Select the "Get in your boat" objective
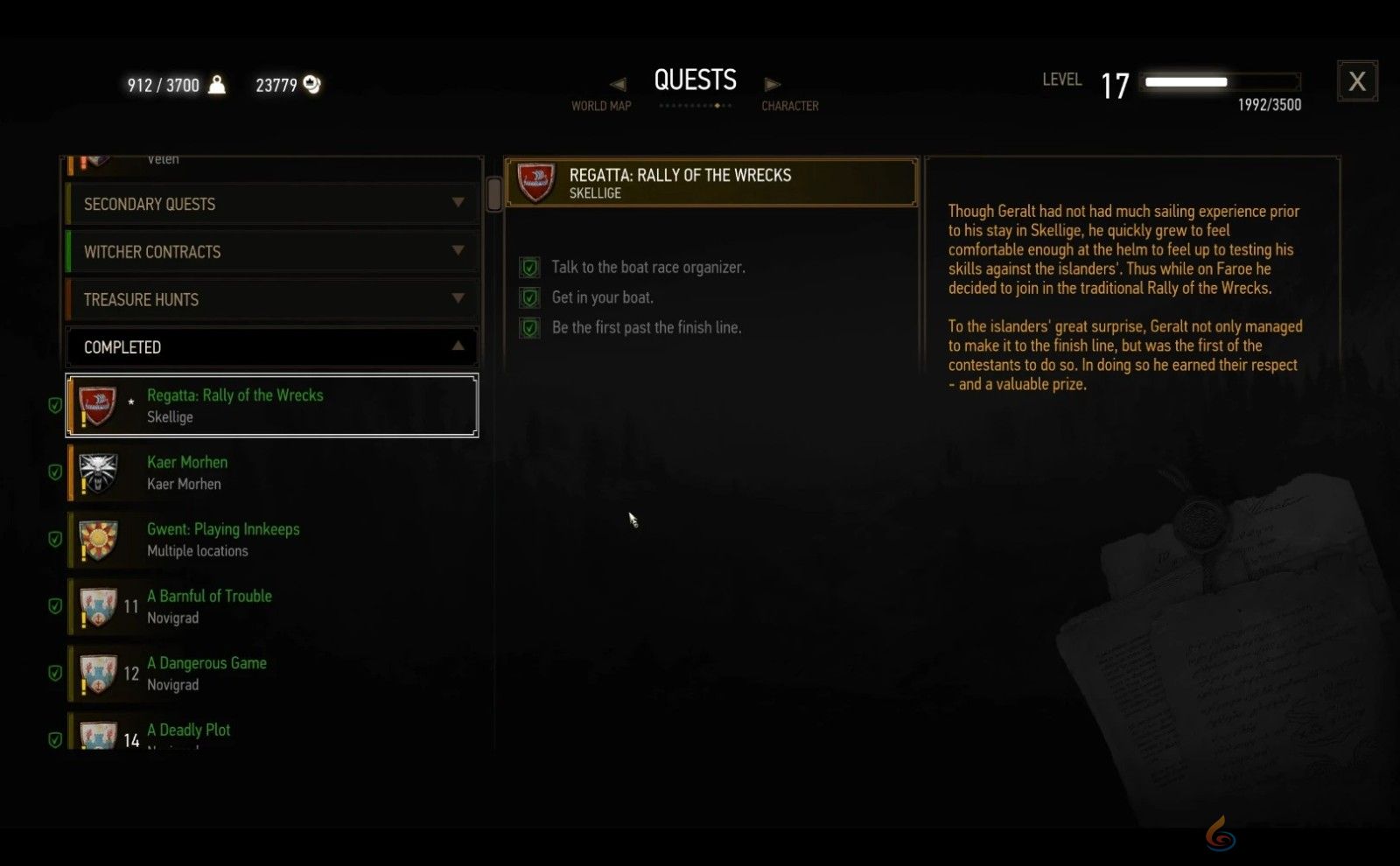 tap(602, 297)
